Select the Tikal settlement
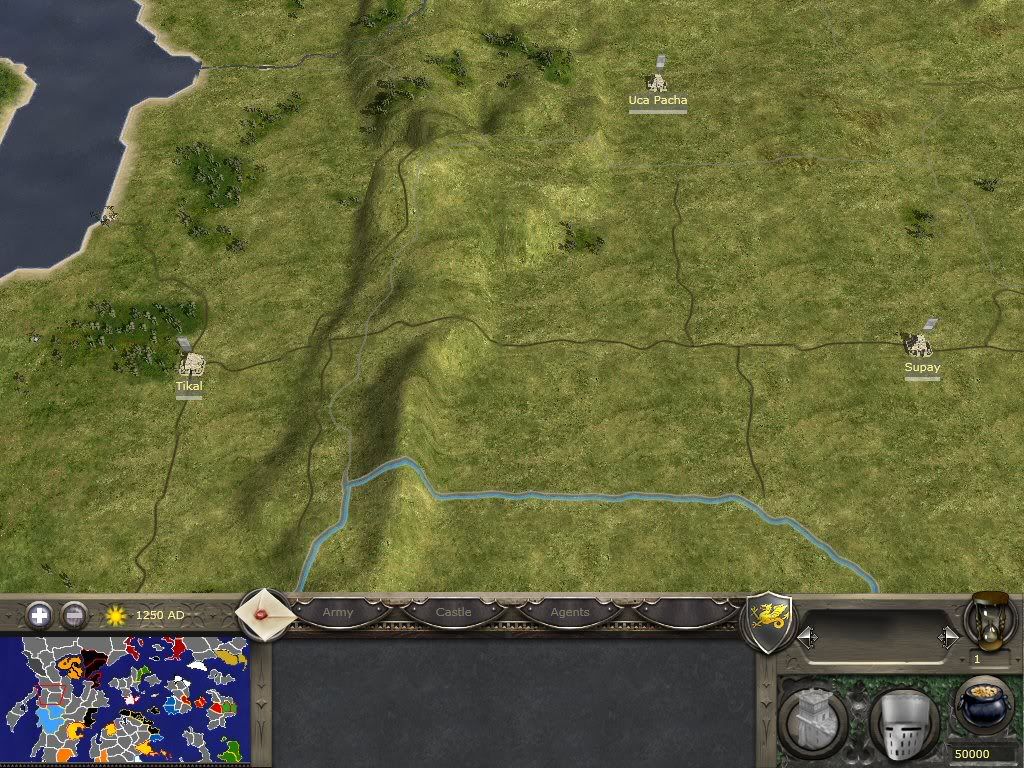 187,364
